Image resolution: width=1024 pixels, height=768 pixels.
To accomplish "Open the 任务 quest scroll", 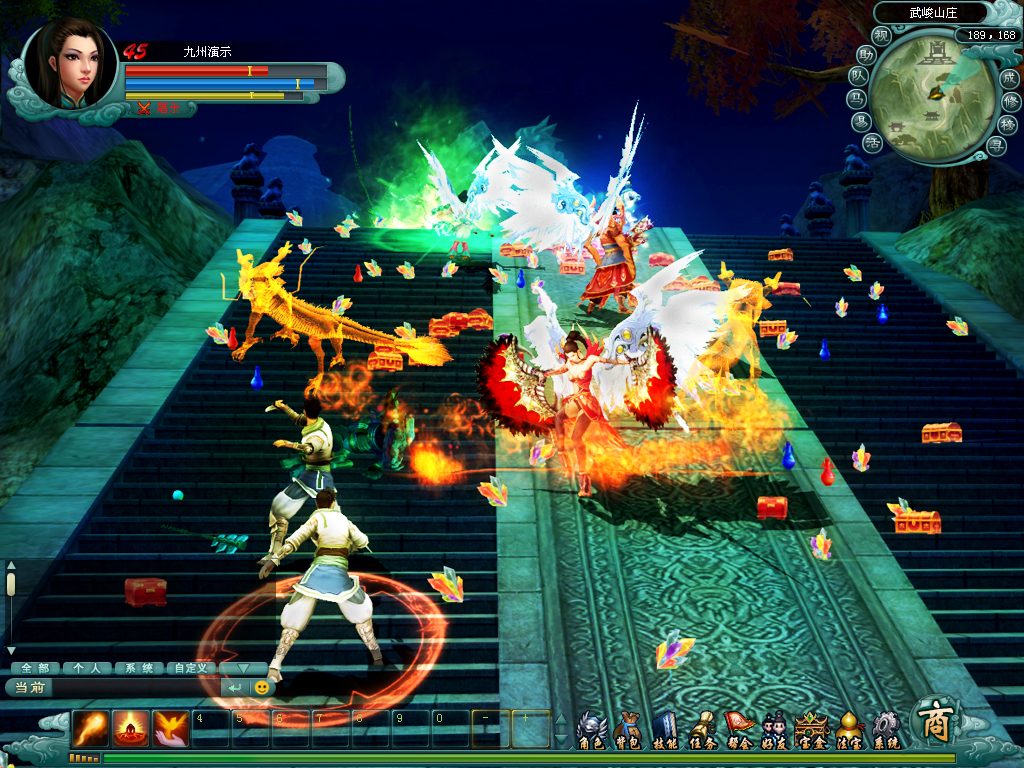I will tap(702, 729).
